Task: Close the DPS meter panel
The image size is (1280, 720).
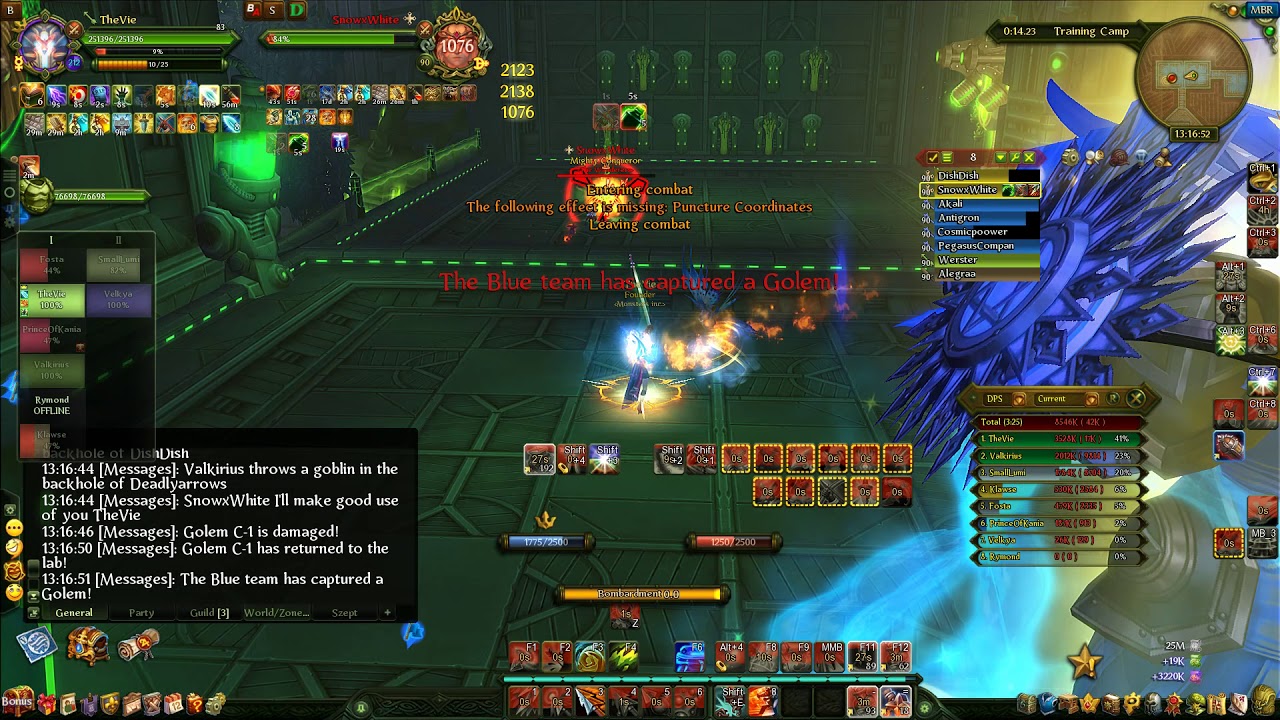Action: (x=1136, y=398)
